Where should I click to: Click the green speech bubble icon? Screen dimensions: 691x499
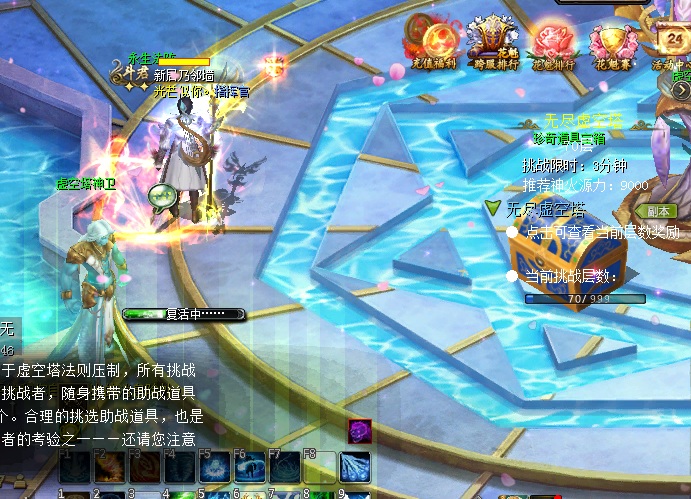pyautogui.click(x=160, y=196)
